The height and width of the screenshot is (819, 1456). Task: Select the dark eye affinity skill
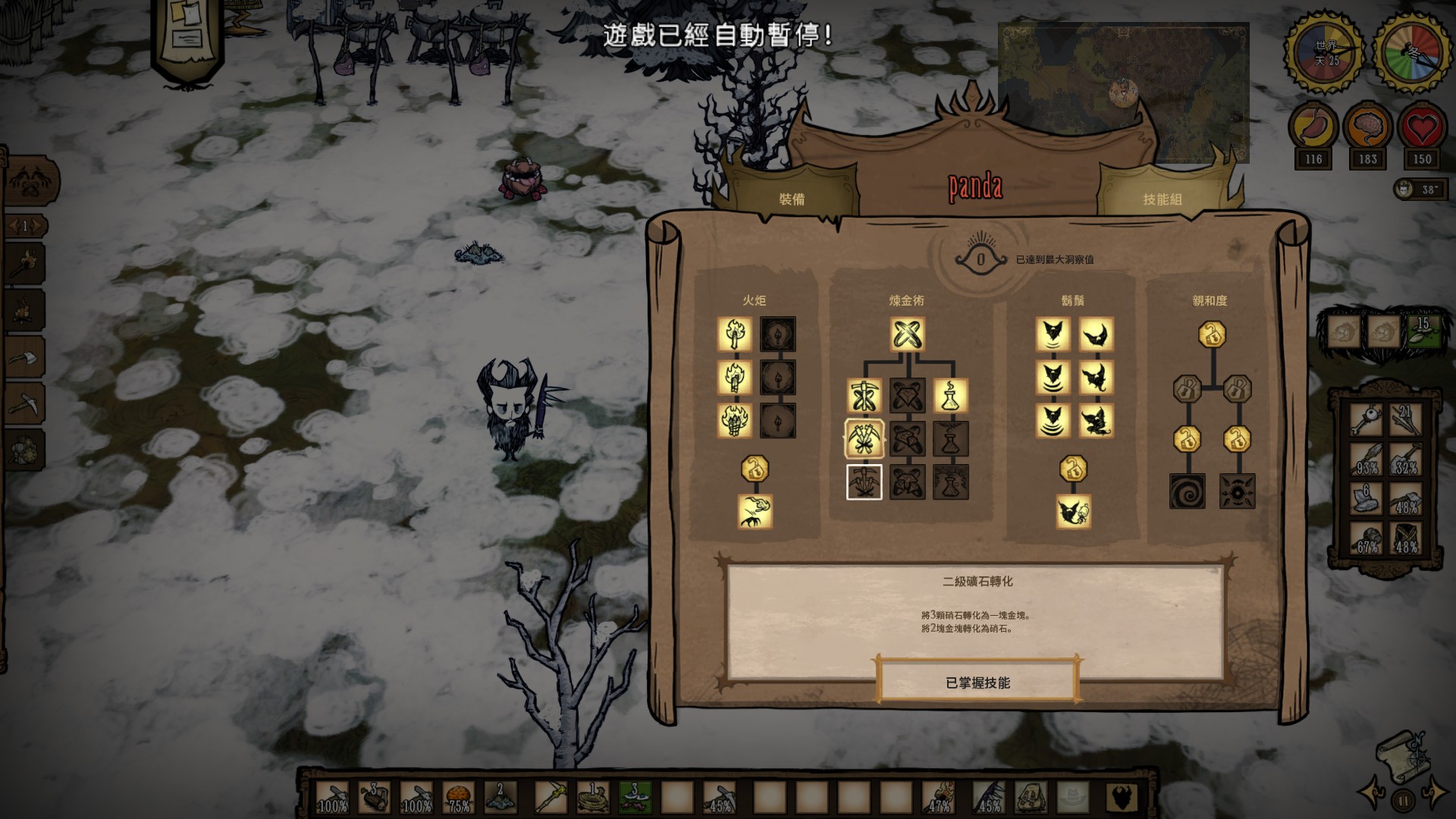(x=1238, y=491)
